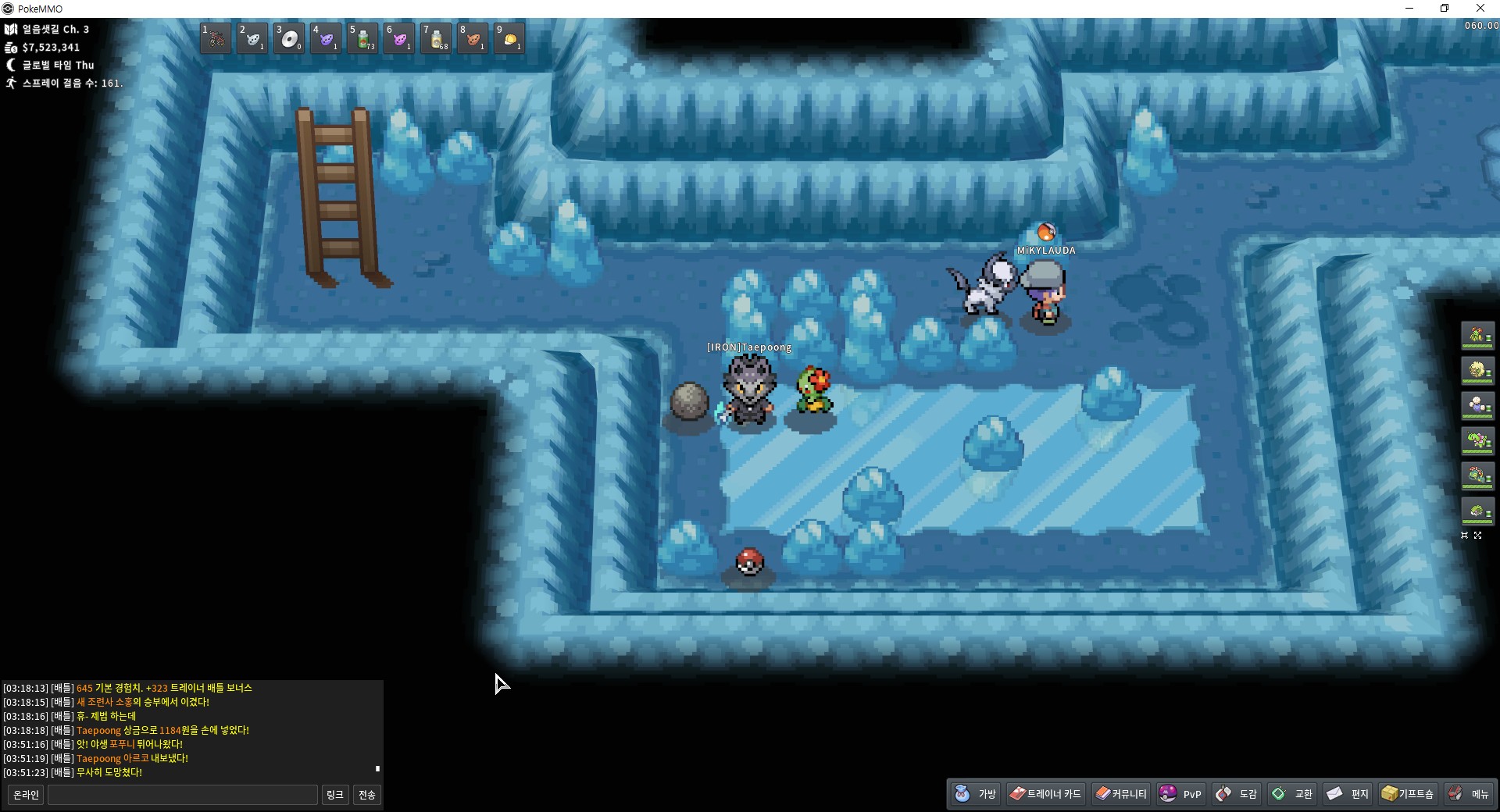Send the chat message with 전송
Viewport: 1500px width, 812px height.
click(366, 795)
